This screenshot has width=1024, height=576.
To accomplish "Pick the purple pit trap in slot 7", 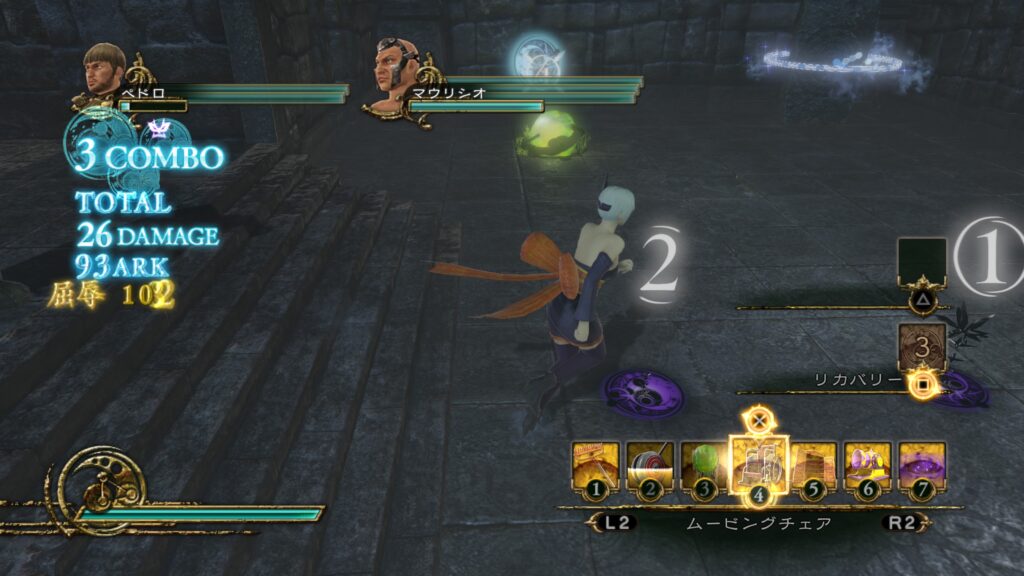I will click(922, 466).
